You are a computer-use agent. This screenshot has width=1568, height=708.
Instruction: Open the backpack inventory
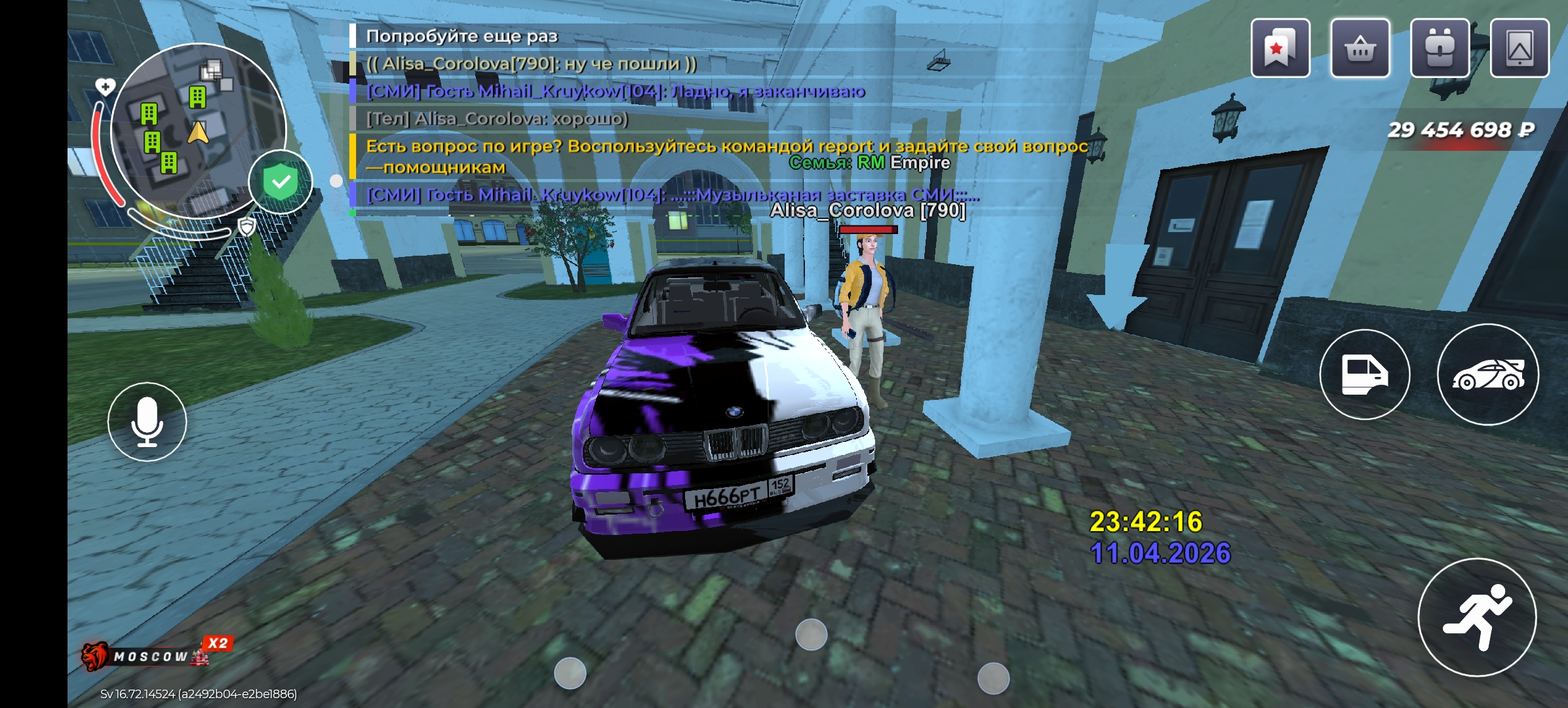coord(1440,49)
